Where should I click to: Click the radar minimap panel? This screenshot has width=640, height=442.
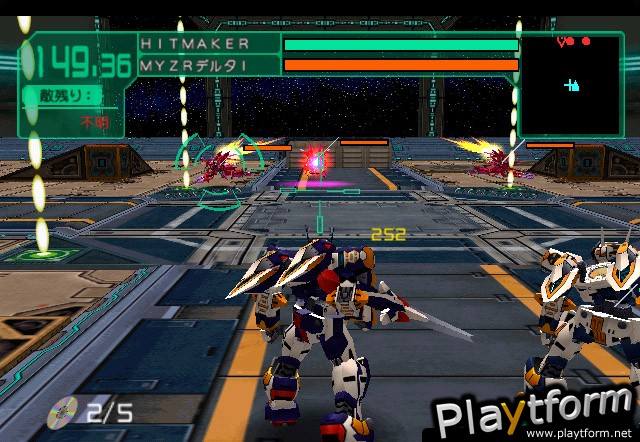(574, 84)
